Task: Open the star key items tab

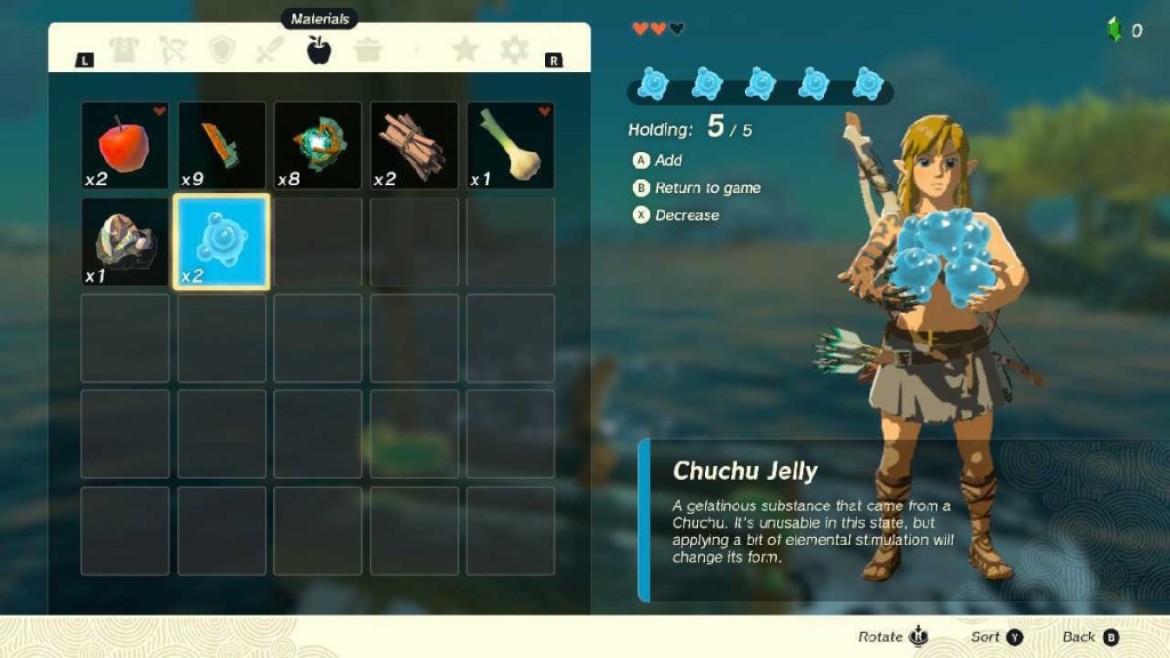Action: [465, 50]
